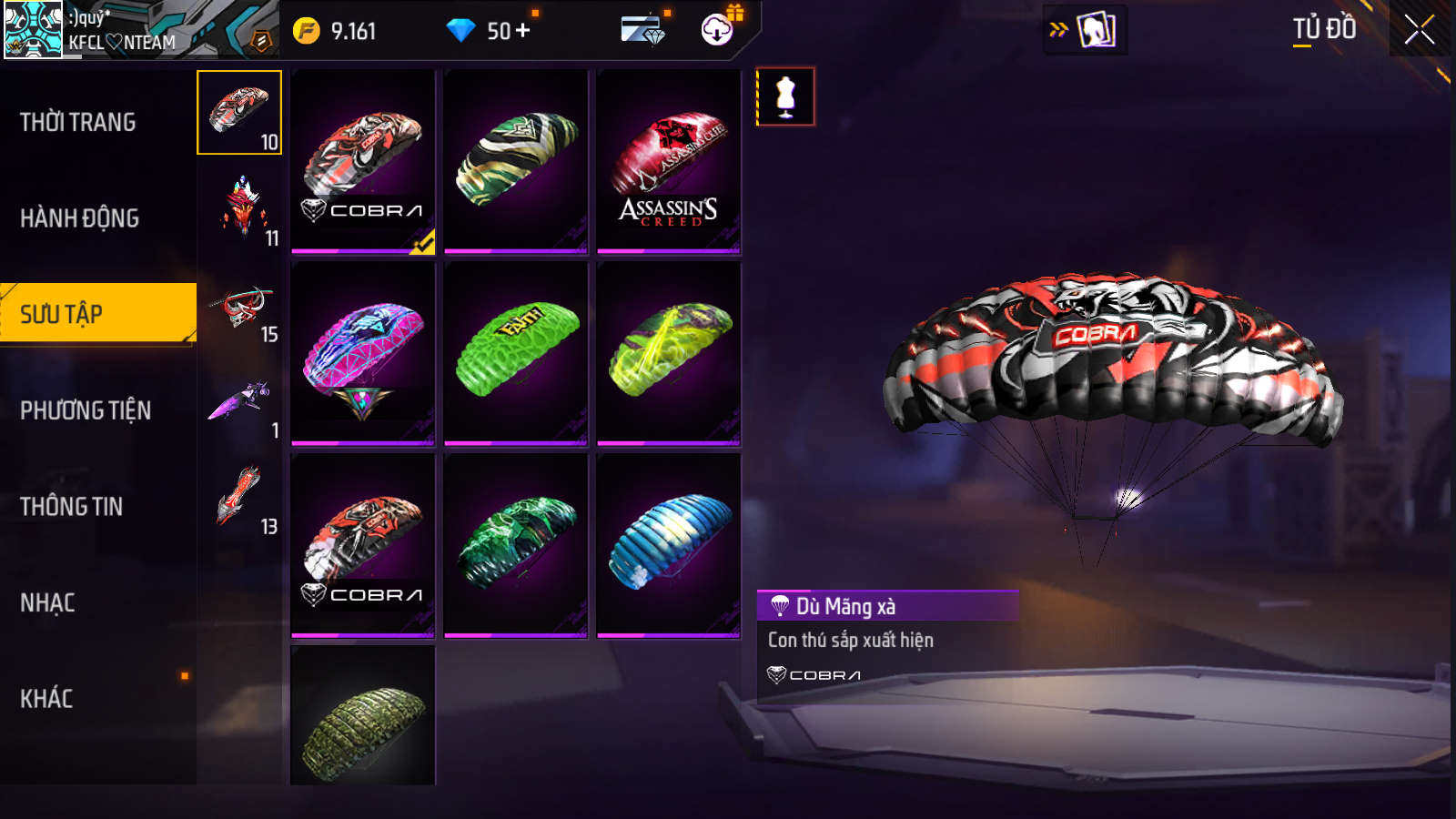Select the olive camouflage parachute
1456x819 pixels.
(363, 719)
